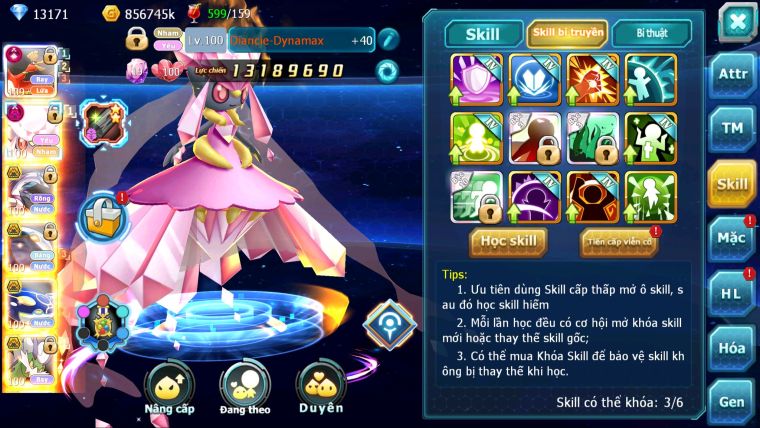Select the TM side tab

[x=732, y=129]
